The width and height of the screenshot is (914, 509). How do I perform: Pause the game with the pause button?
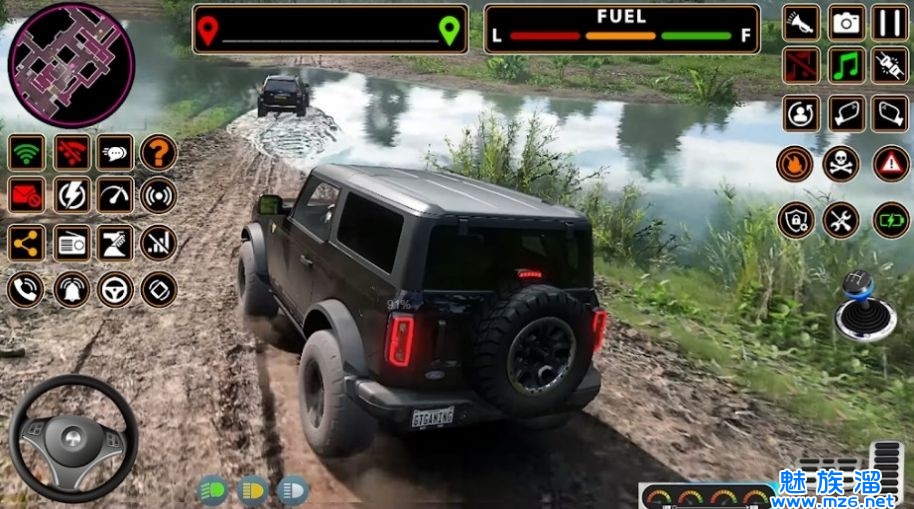tap(890, 22)
